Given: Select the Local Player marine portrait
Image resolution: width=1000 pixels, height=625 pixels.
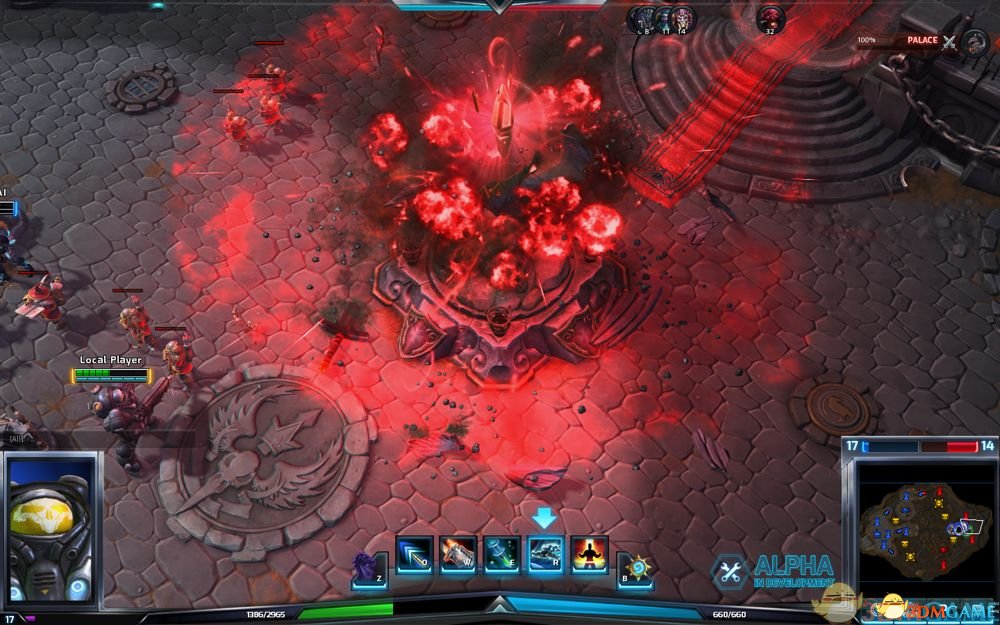Looking at the screenshot, I should [x=50, y=530].
